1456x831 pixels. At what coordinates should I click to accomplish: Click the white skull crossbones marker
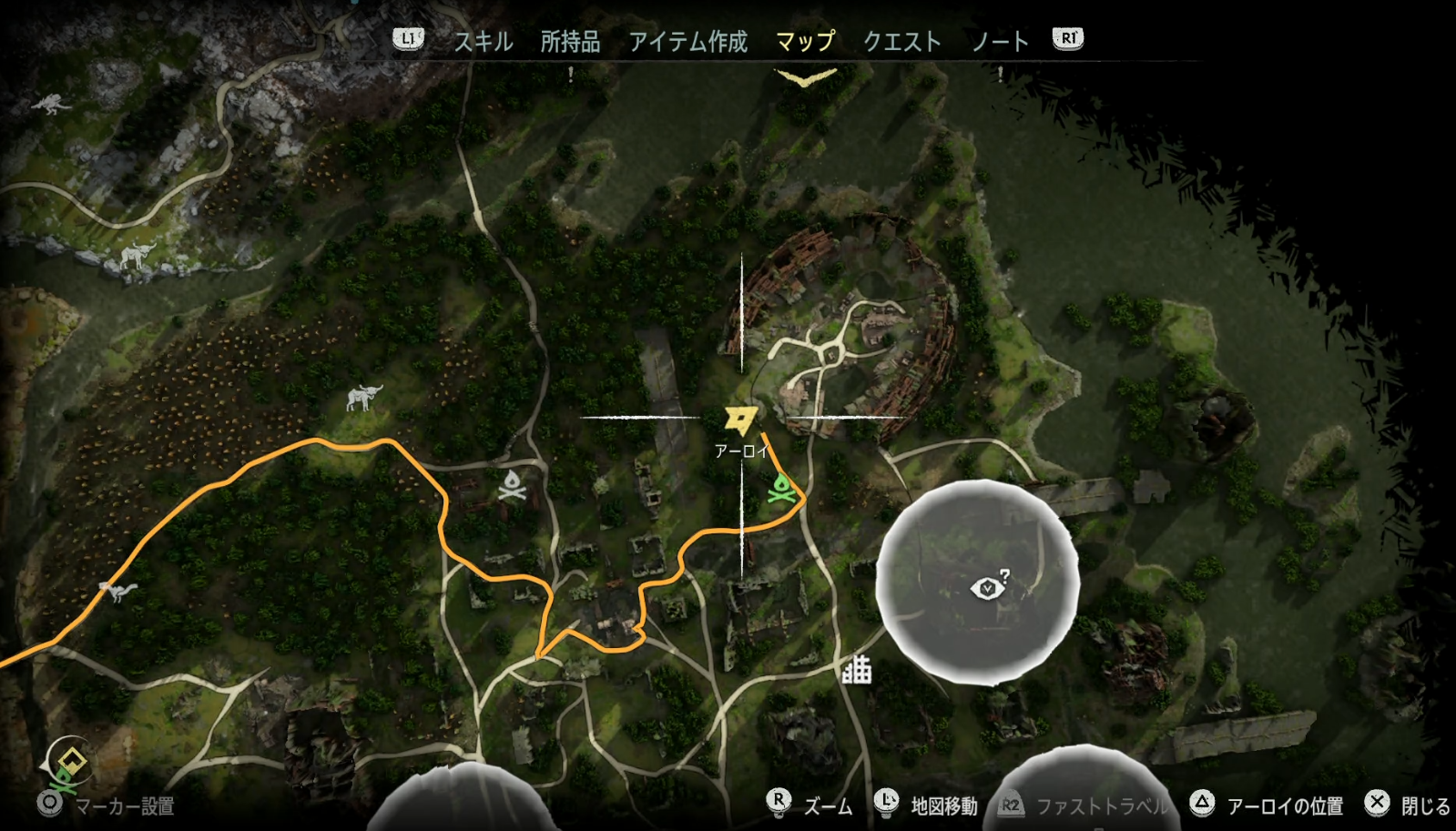512,486
